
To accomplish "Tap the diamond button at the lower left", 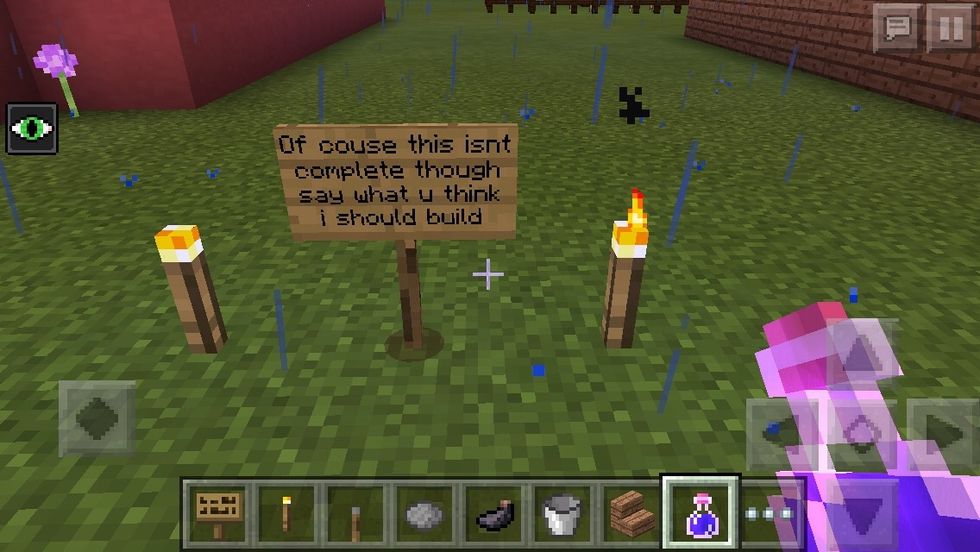I will [96, 418].
